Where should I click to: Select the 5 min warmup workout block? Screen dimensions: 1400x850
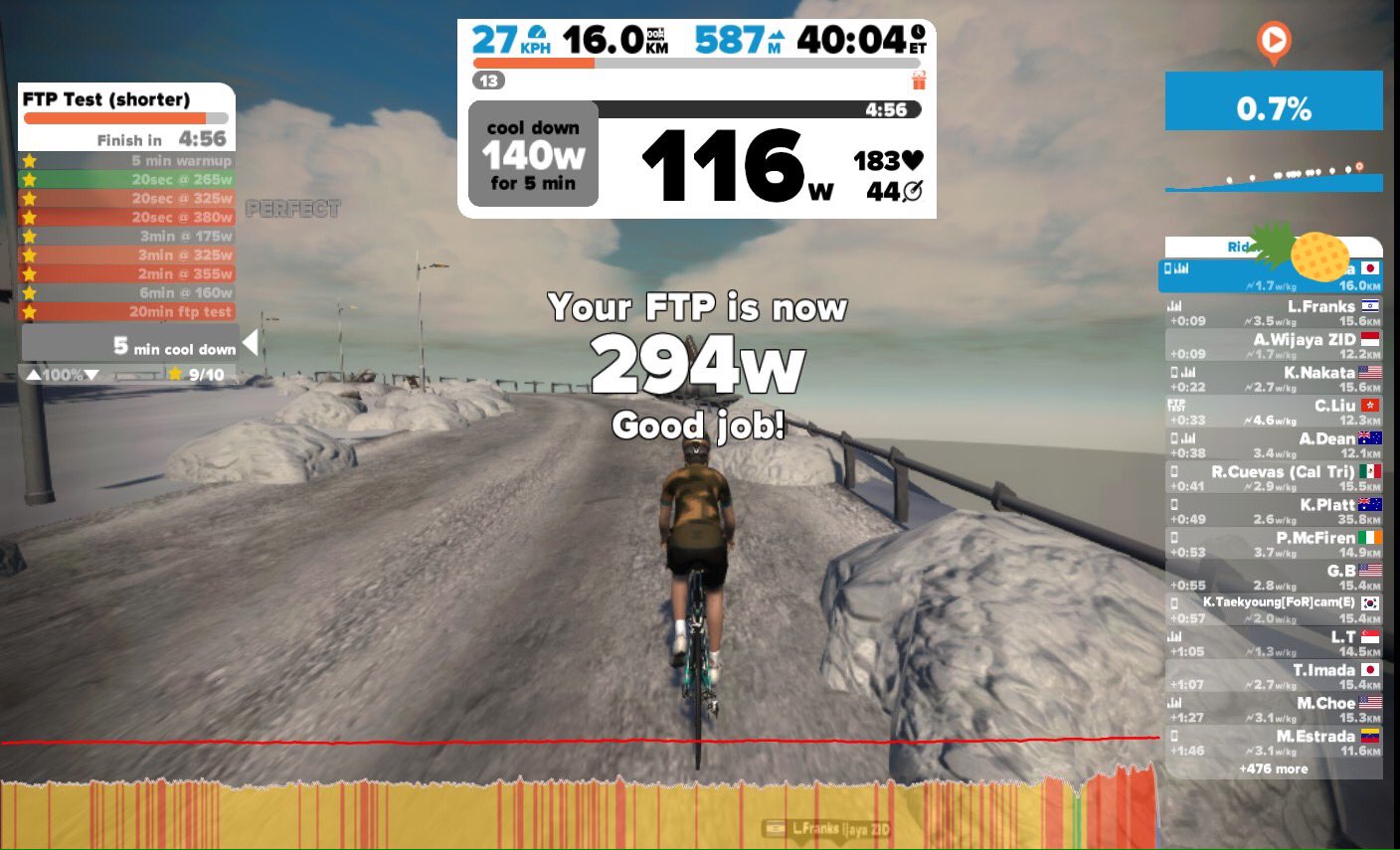[x=127, y=160]
